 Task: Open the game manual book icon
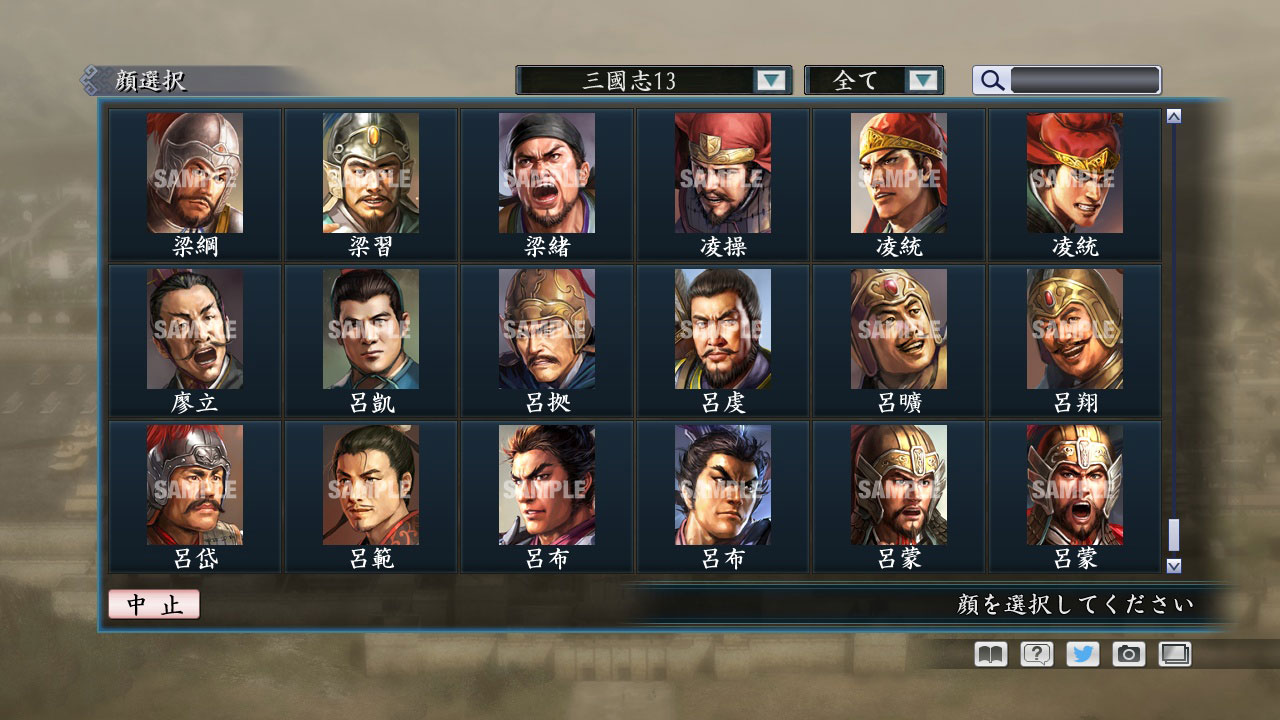pos(988,654)
